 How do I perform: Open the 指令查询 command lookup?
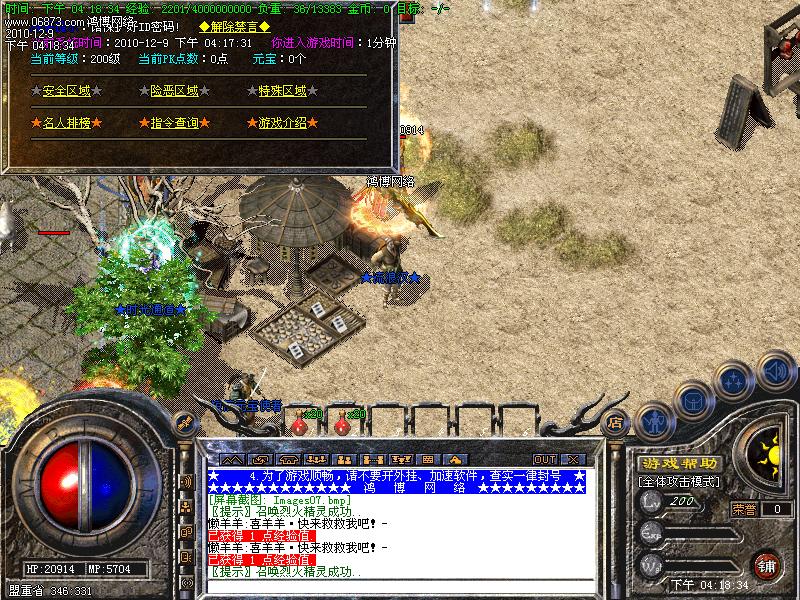(x=174, y=123)
